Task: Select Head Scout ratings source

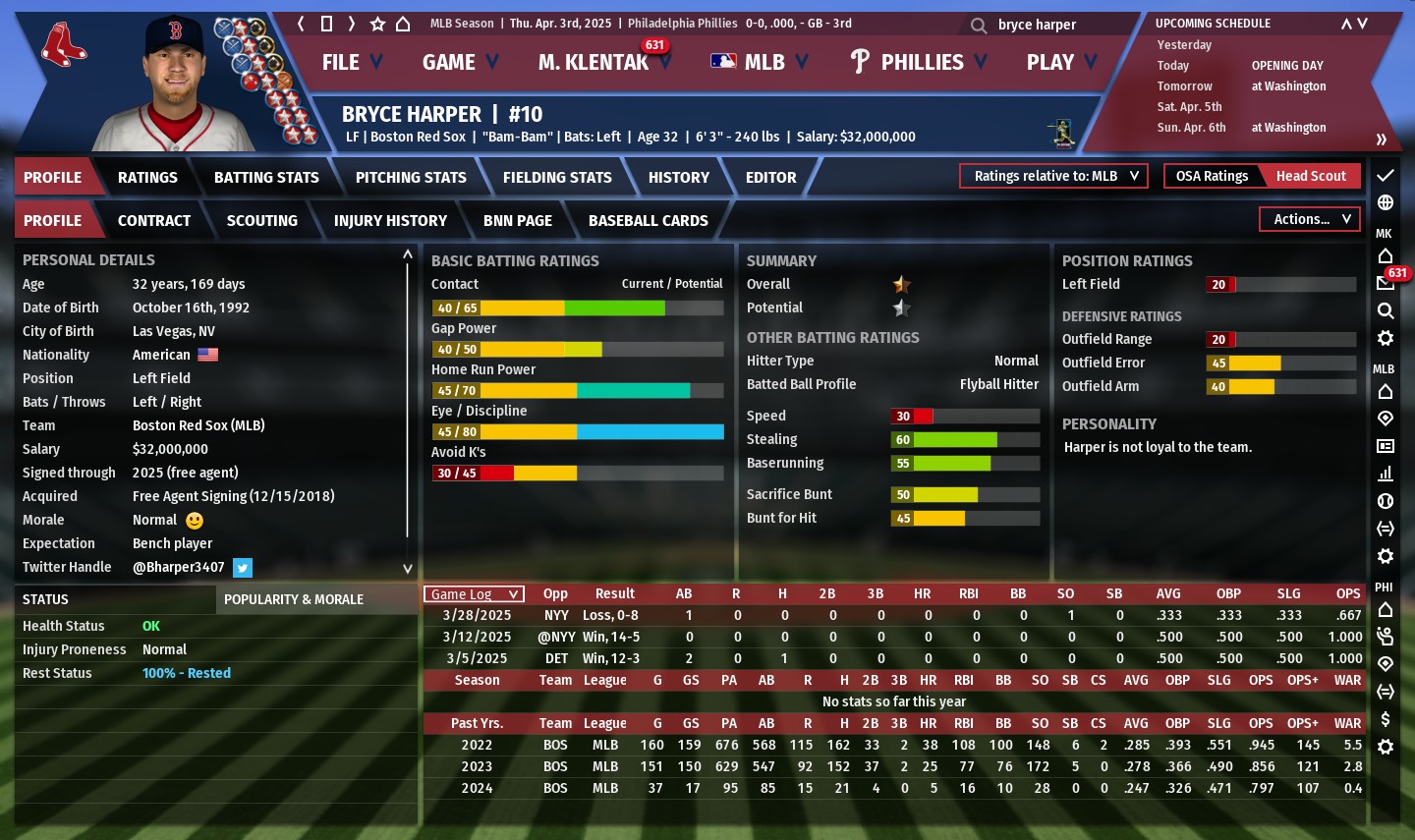Action: [x=1311, y=176]
